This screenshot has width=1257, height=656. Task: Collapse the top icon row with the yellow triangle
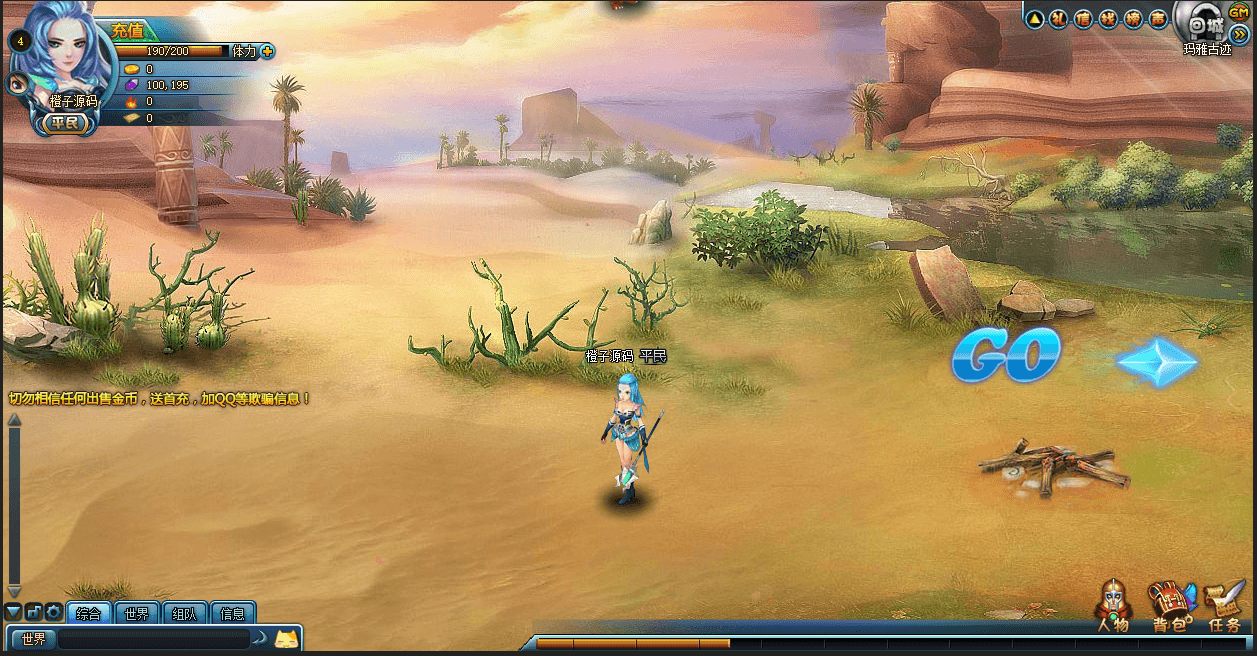pyautogui.click(x=1035, y=18)
